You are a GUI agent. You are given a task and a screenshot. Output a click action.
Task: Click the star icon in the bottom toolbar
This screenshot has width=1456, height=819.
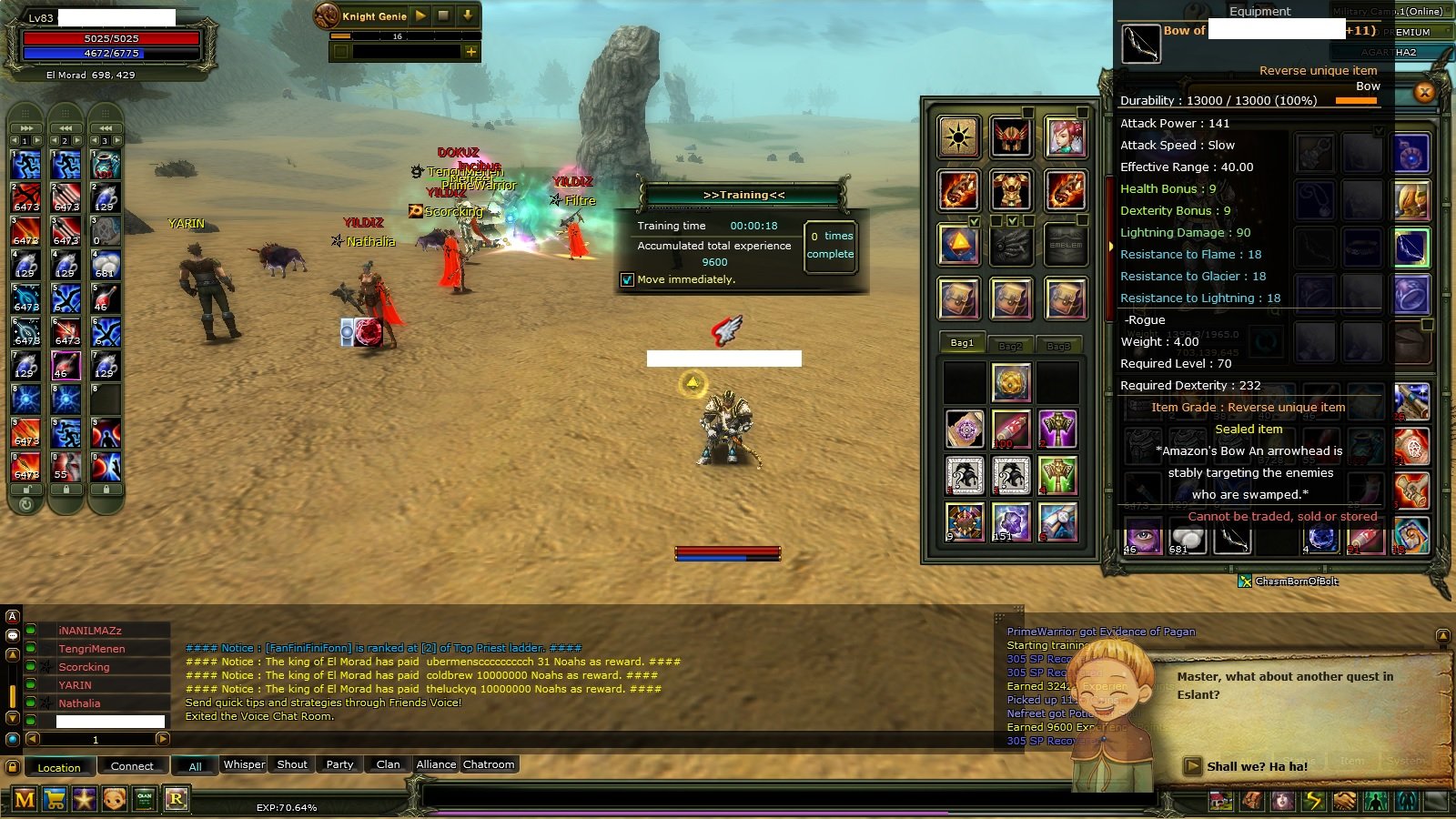click(x=84, y=801)
